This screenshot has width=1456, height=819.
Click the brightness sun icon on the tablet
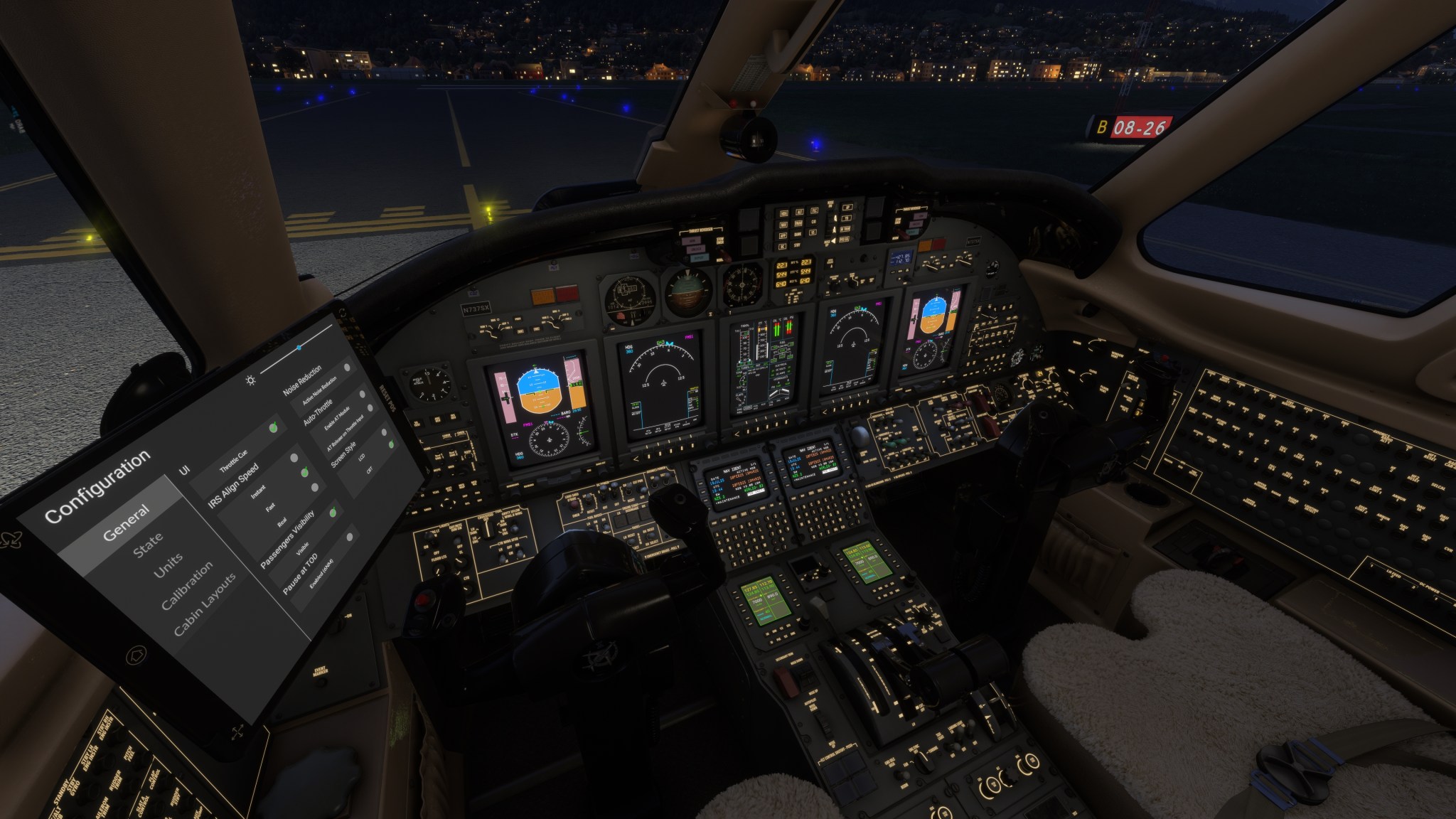(x=250, y=380)
